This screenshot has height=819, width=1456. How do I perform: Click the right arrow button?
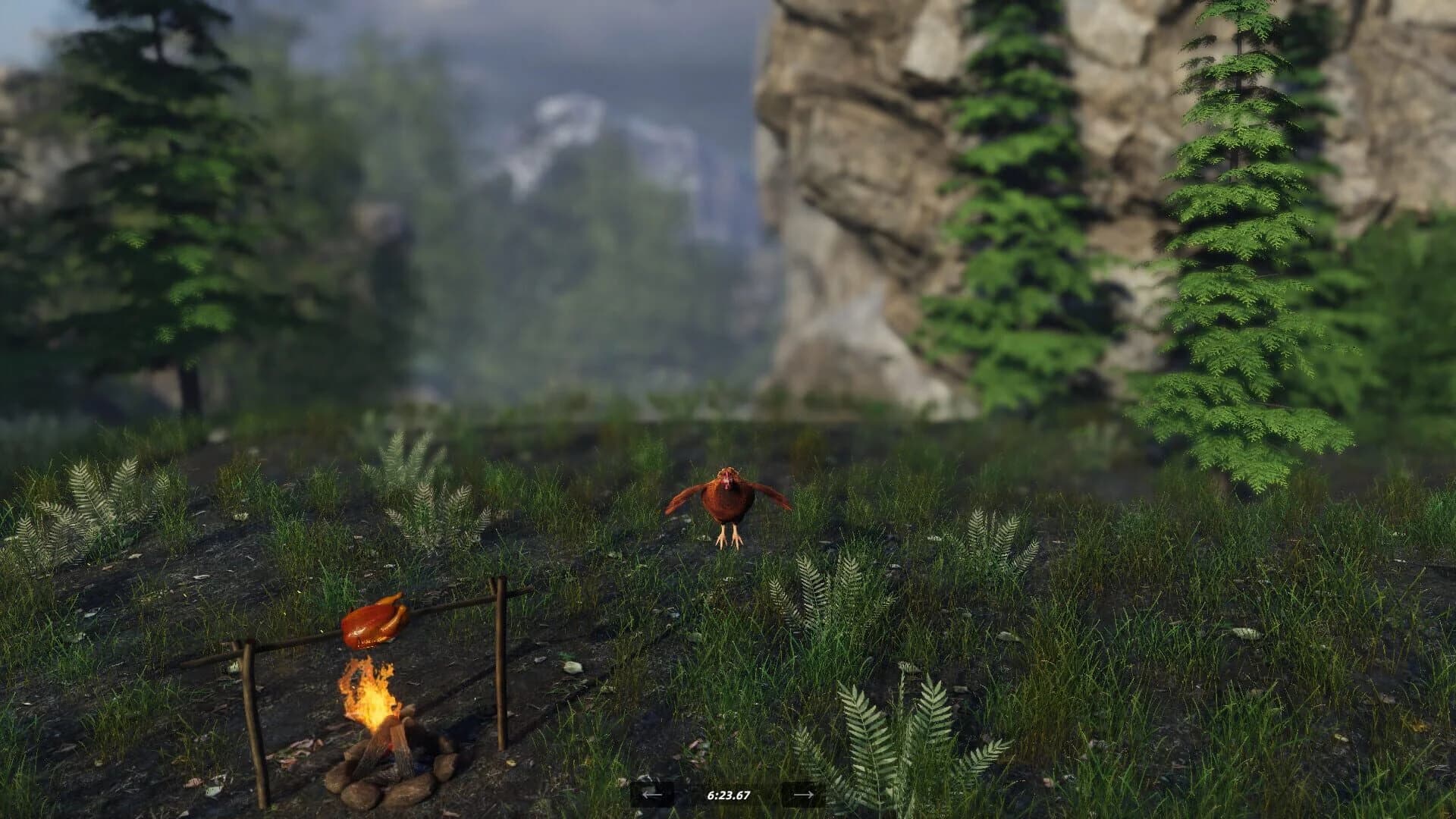point(802,796)
